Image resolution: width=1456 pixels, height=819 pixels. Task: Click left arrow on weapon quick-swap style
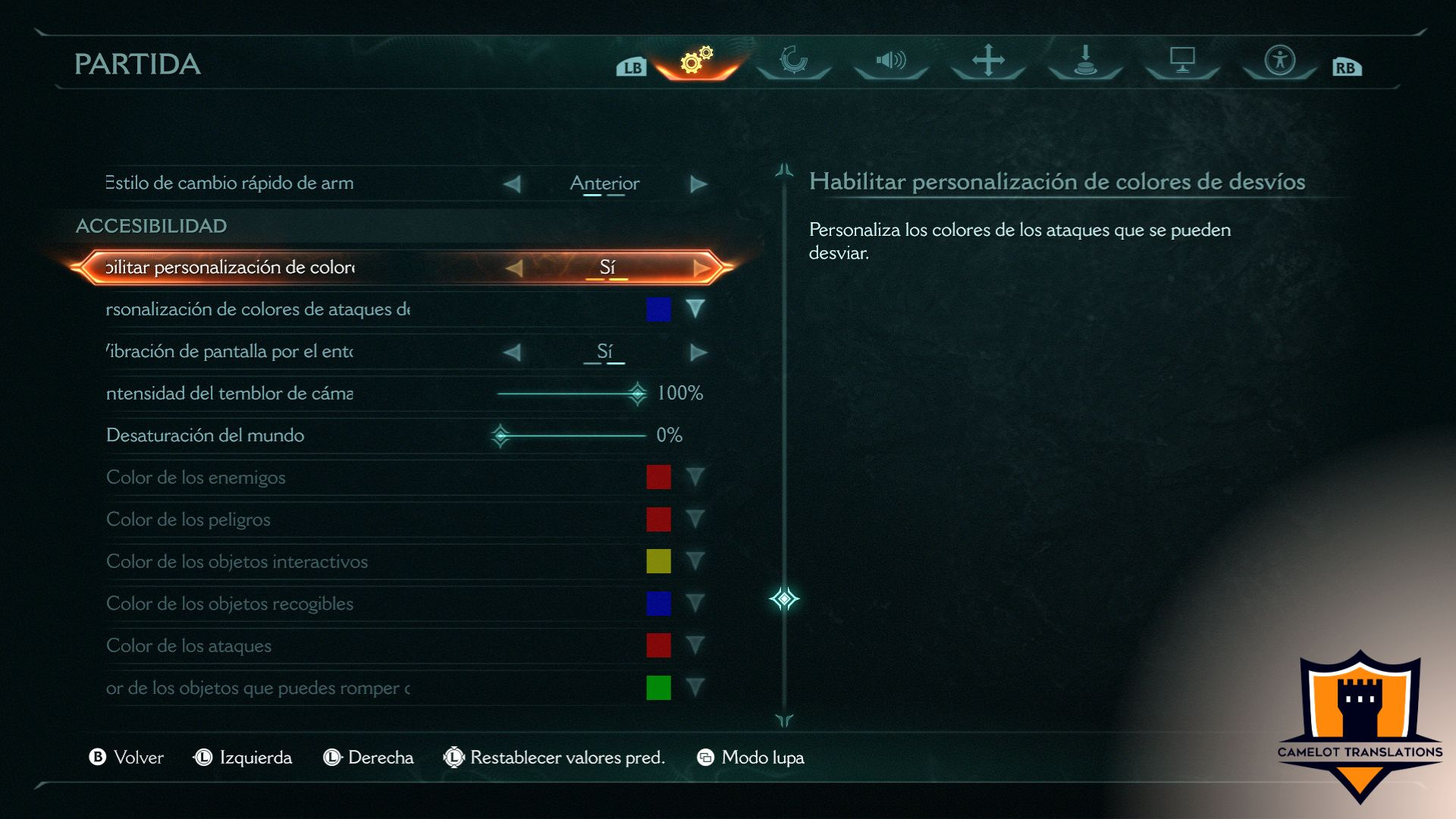pos(513,184)
